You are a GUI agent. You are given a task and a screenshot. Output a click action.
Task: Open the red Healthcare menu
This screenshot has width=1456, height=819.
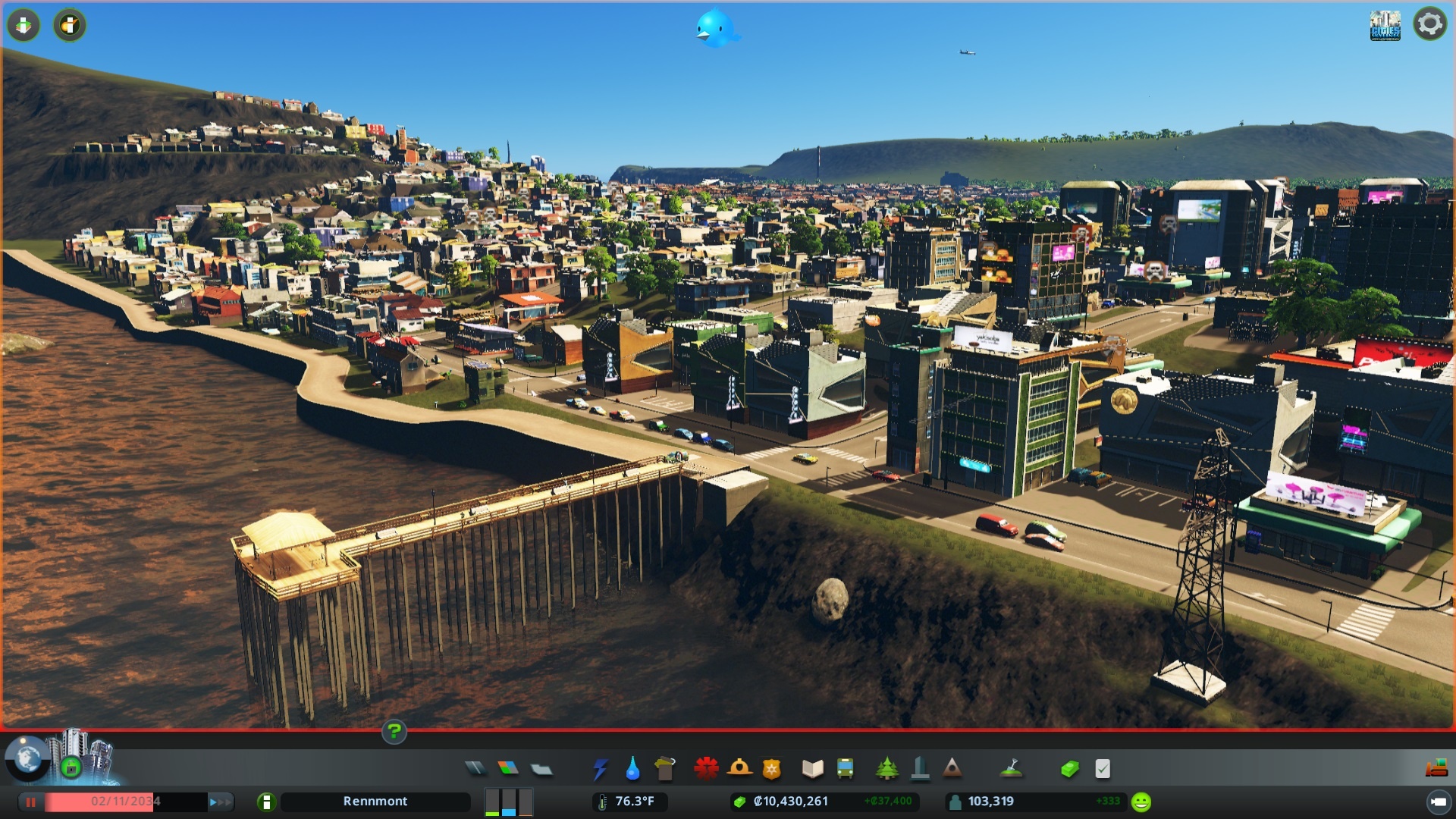click(706, 769)
